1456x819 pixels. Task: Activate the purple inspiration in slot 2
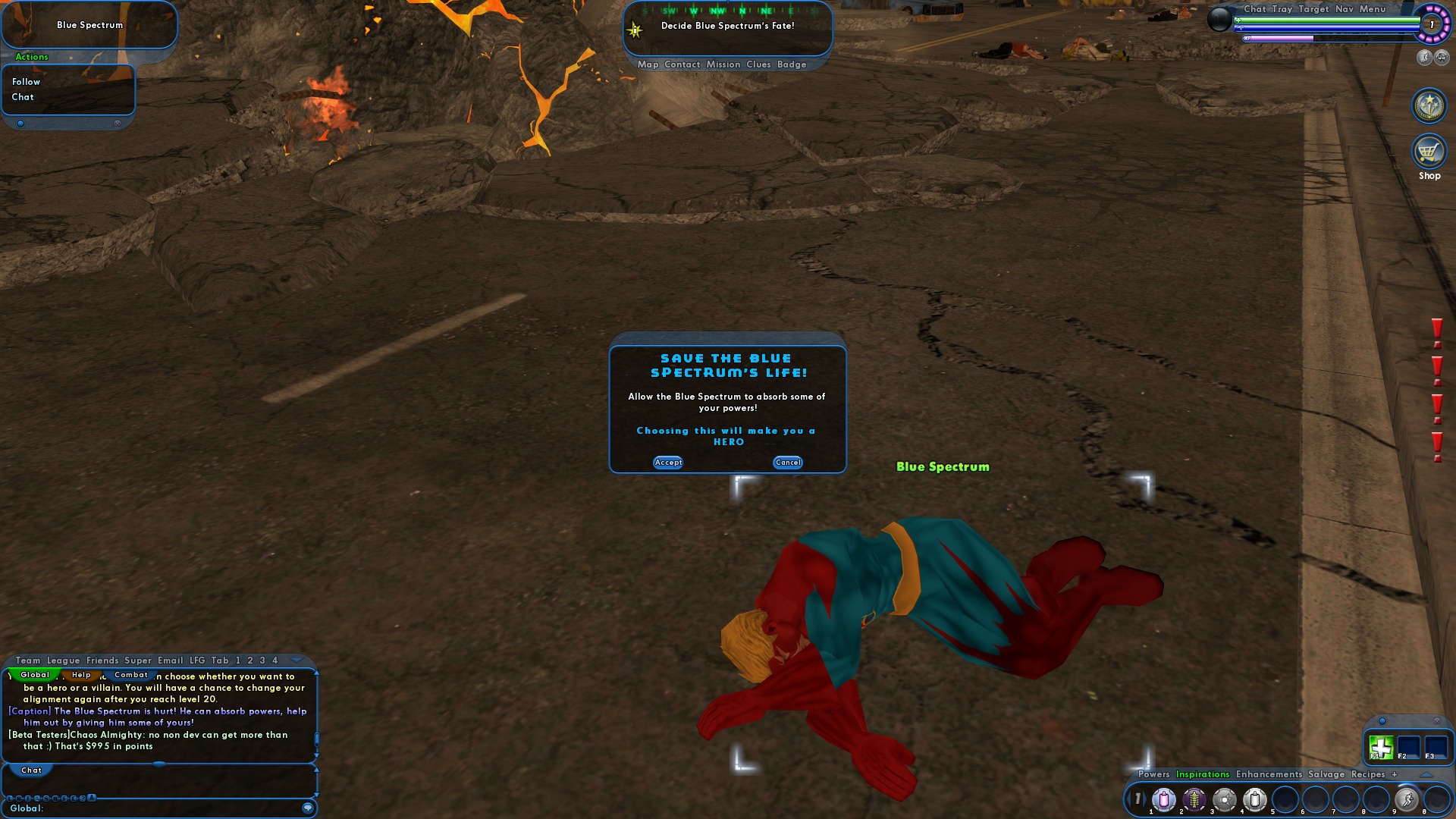[x=1193, y=800]
